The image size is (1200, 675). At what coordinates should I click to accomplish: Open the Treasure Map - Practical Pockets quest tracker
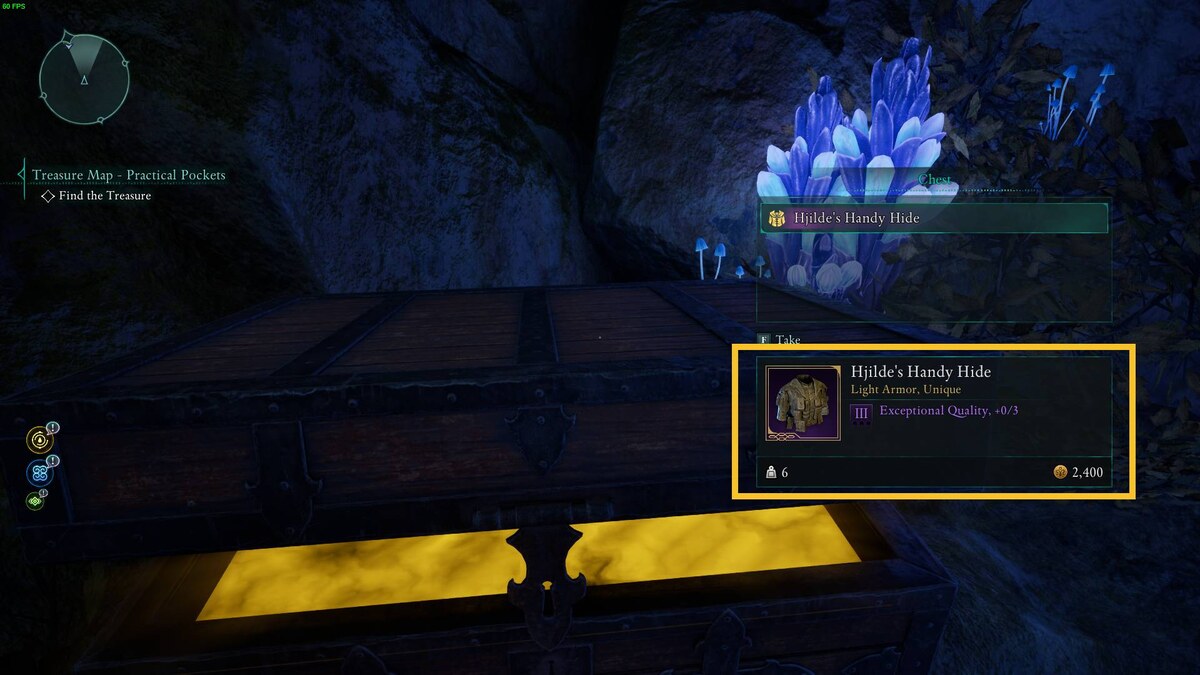coord(128,175)
